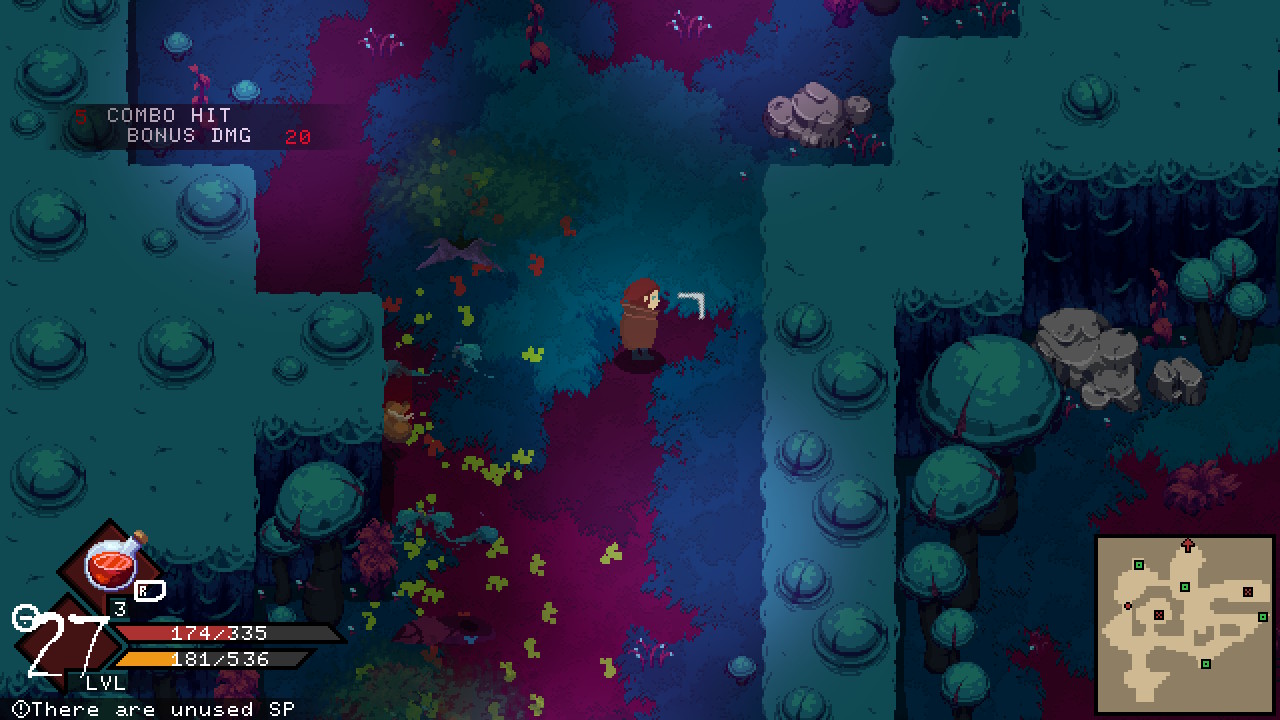Image resolution: width=1280 pixels, height=720 pixels.
Task: Click the red X boss marker on the minimap
Action: [1159, 614]
